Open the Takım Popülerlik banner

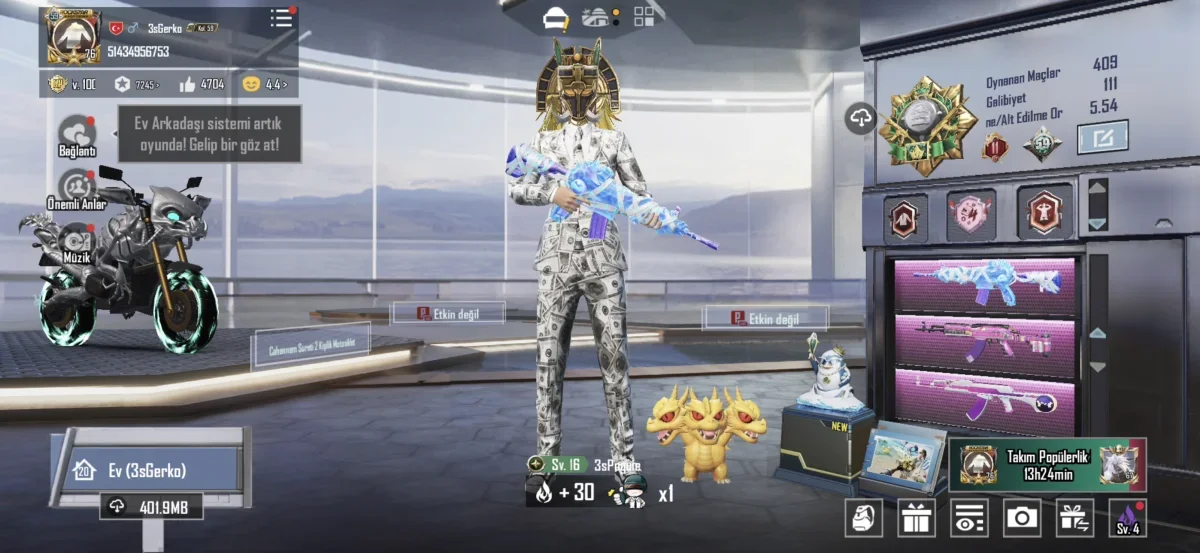(x=1046, y=464)
